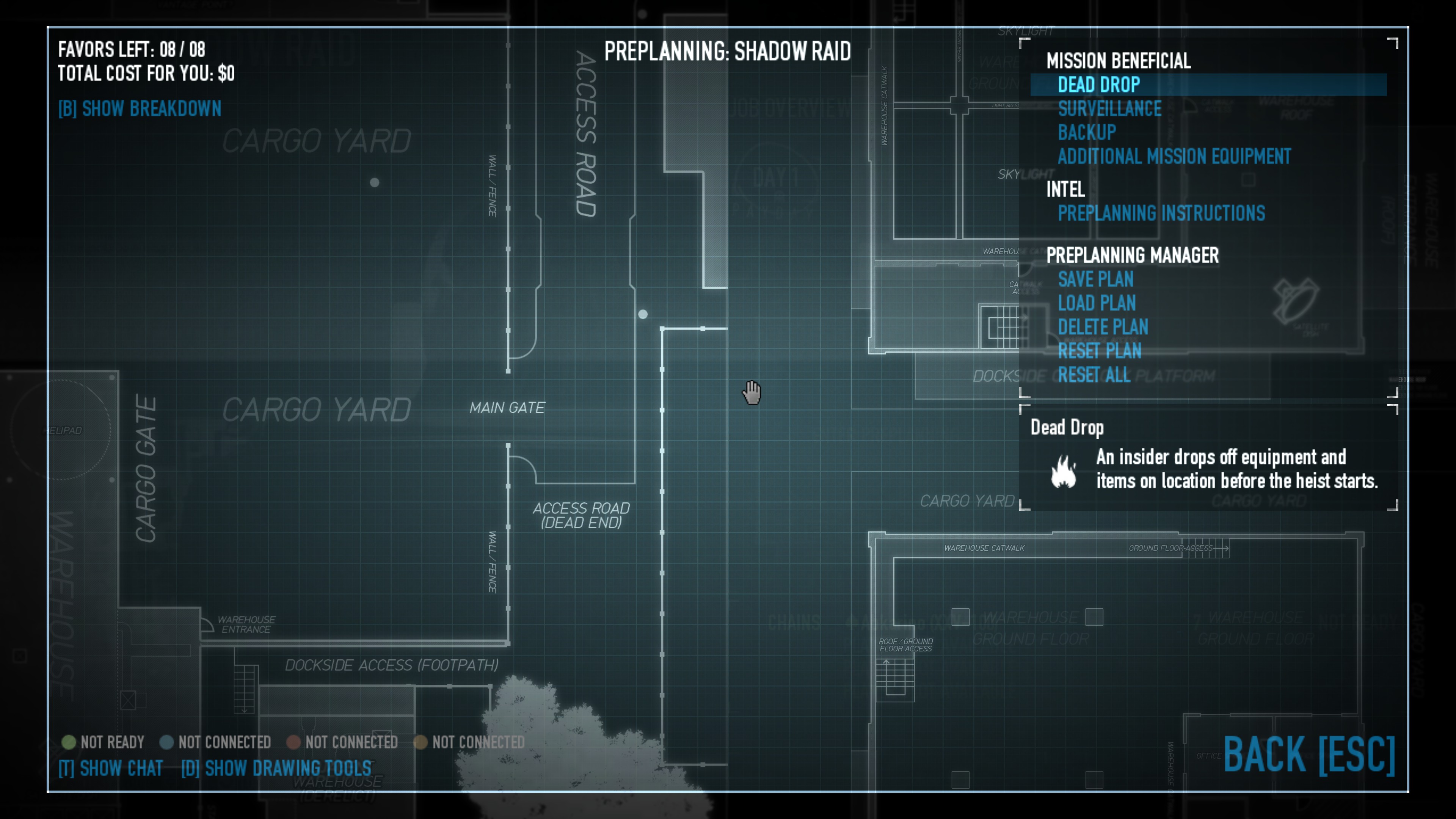
Task: Open Additional Mission Equipment section
Action: 1174,157
